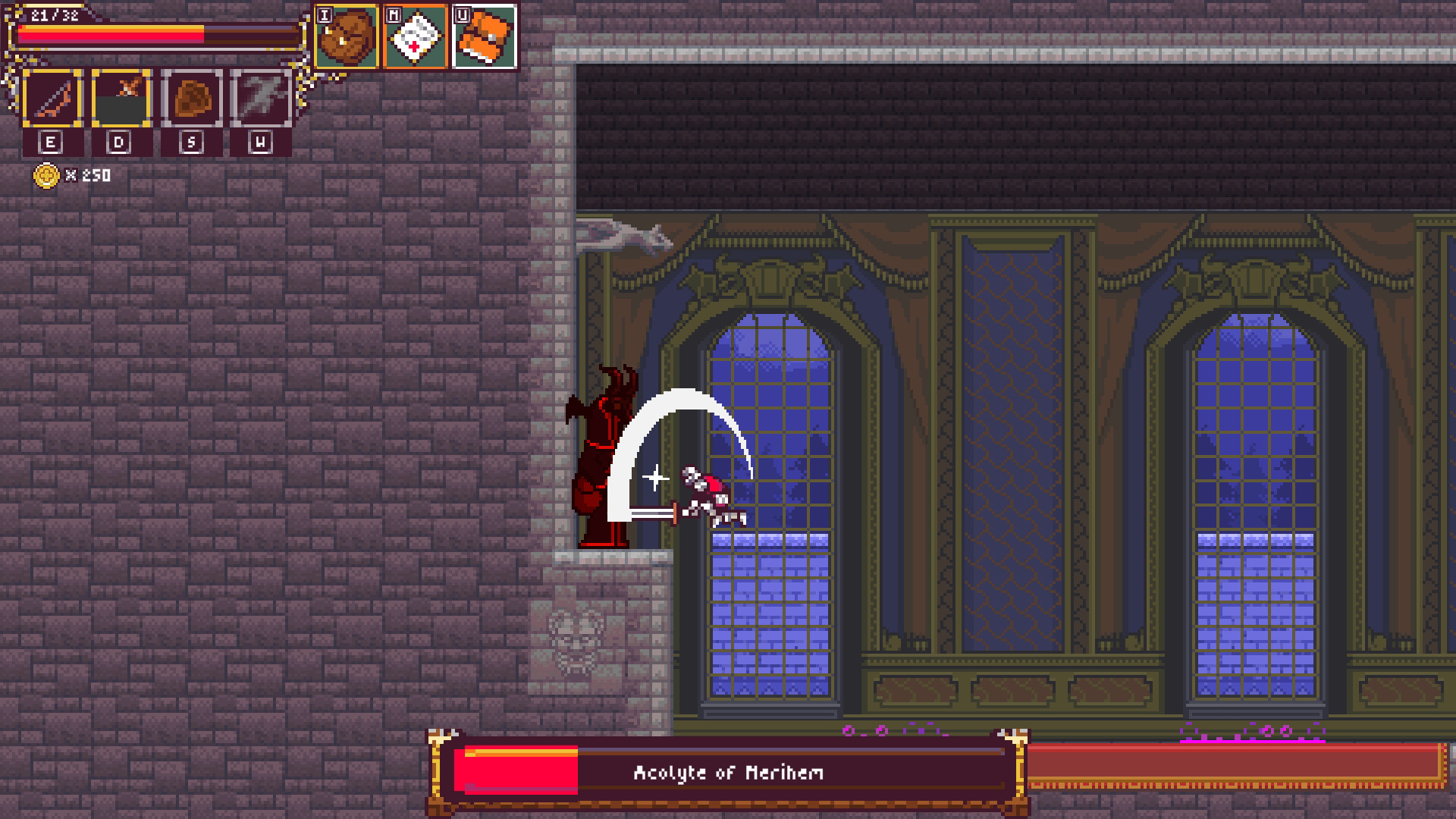
Task: Expand the E keybind label
Action: (x=50, y=141)
